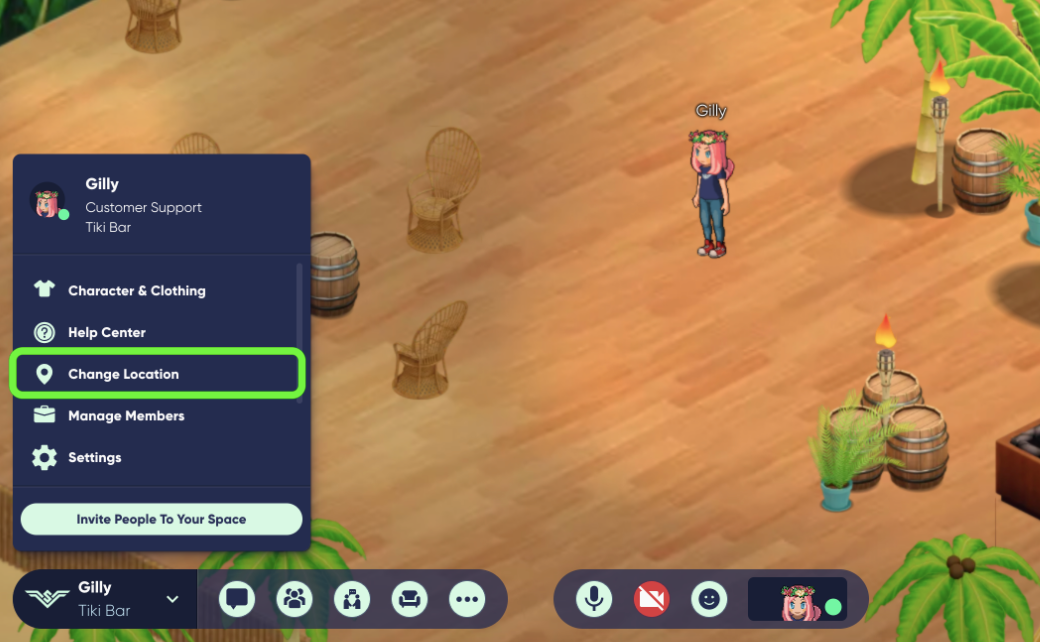Image resolution: width=1040 pixels, height=642 pixels.
Task: Toggle the microphone button
Action: point(594,599)
